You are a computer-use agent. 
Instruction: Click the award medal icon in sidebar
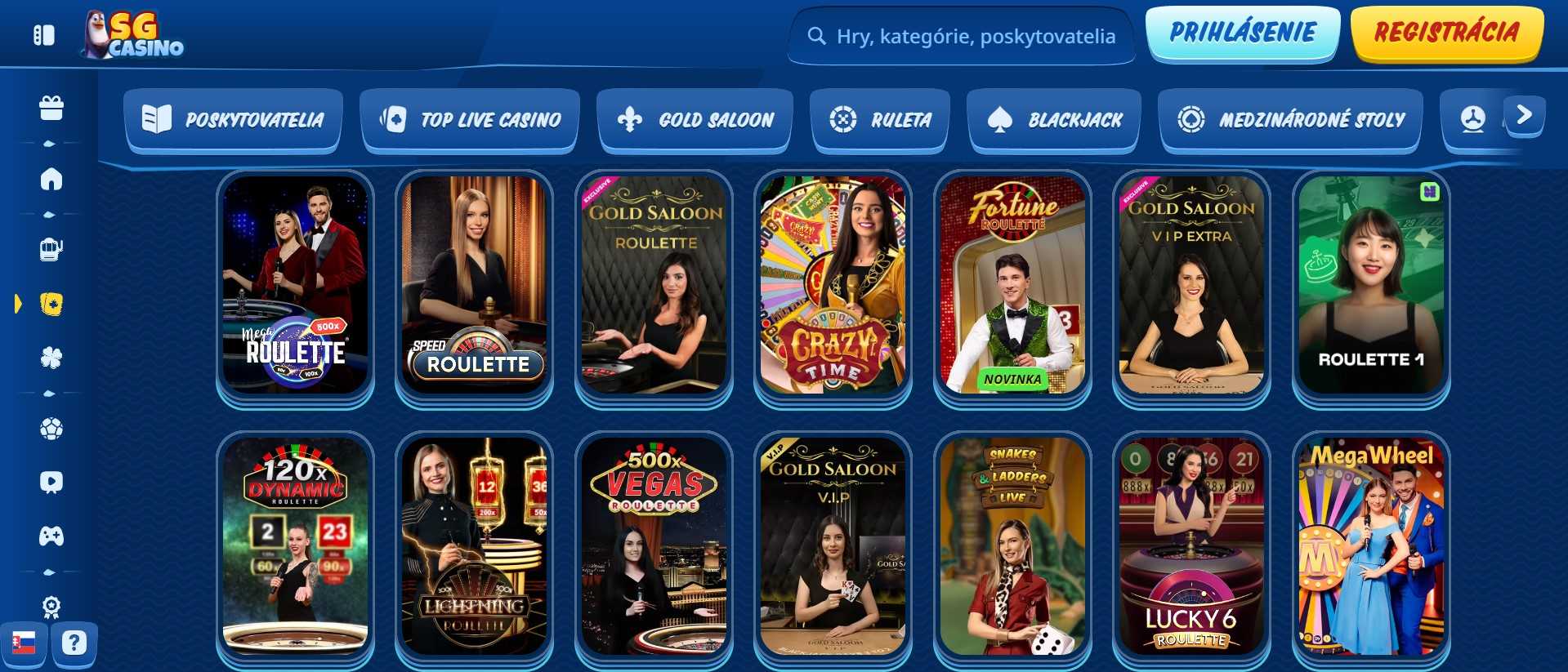point(52,605)
